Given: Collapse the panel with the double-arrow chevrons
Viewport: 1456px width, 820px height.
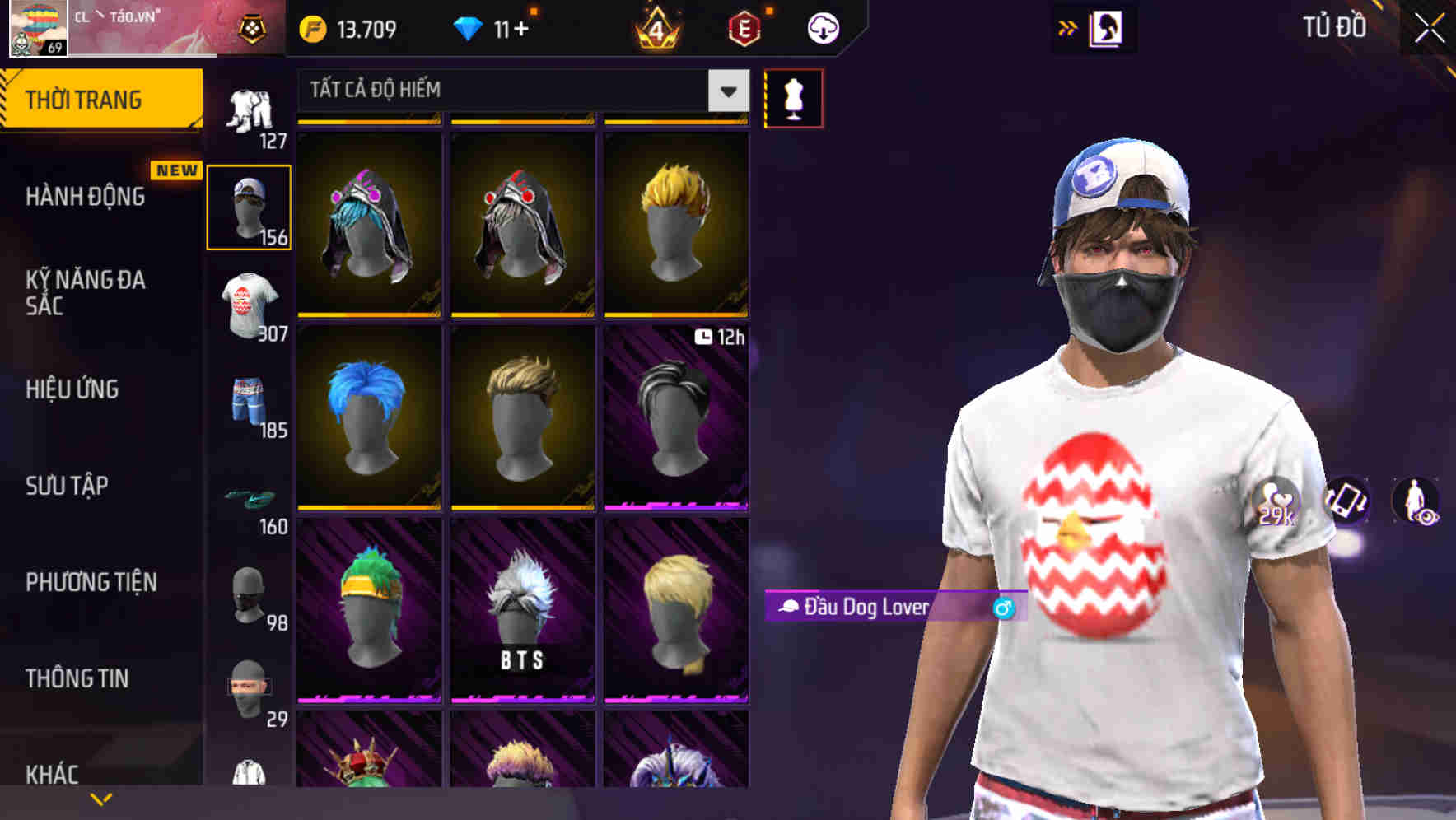Looking at the screenshot, I should point(1066,27).
